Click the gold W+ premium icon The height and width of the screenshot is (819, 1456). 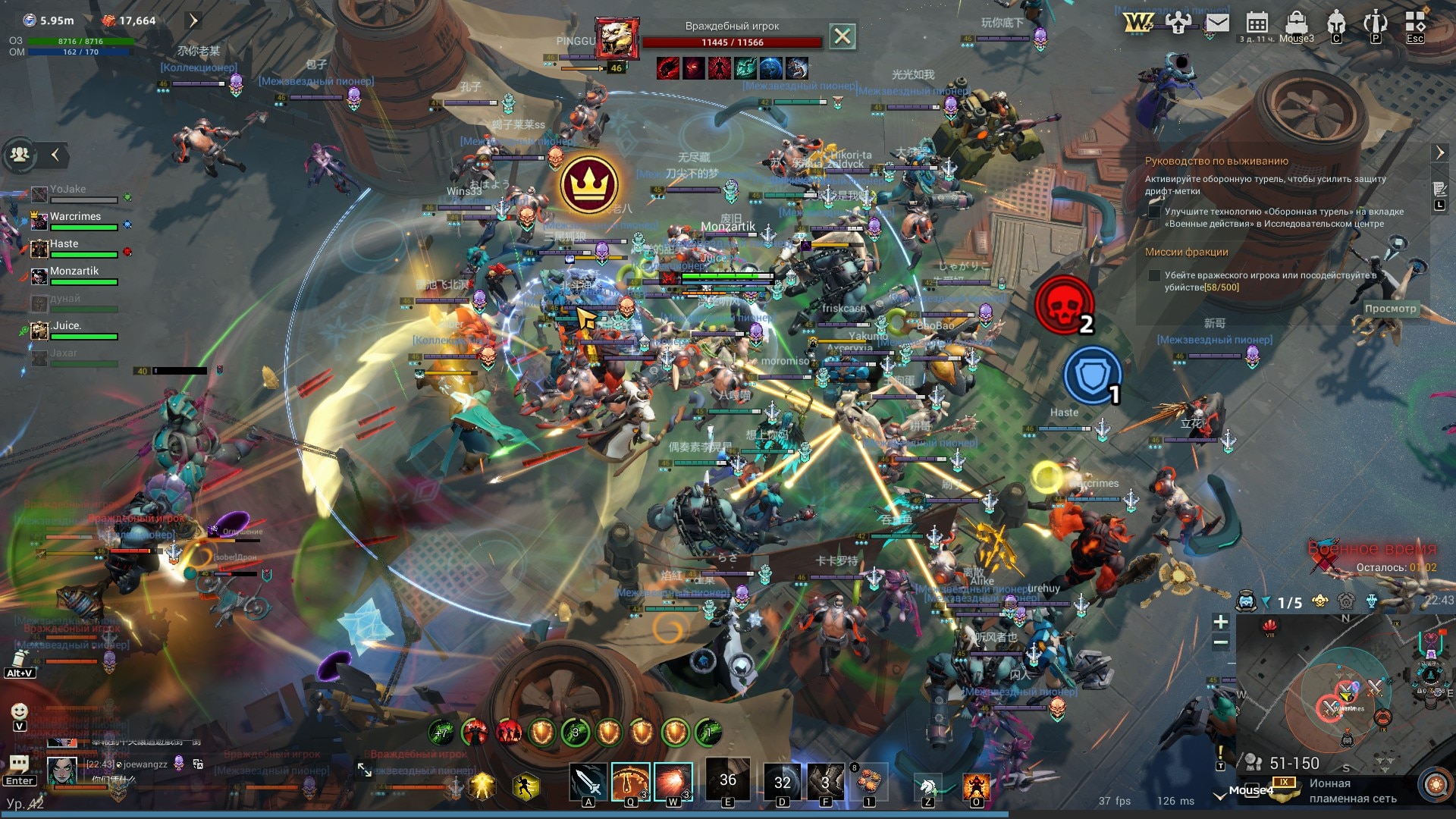[x=1137, y=23]
